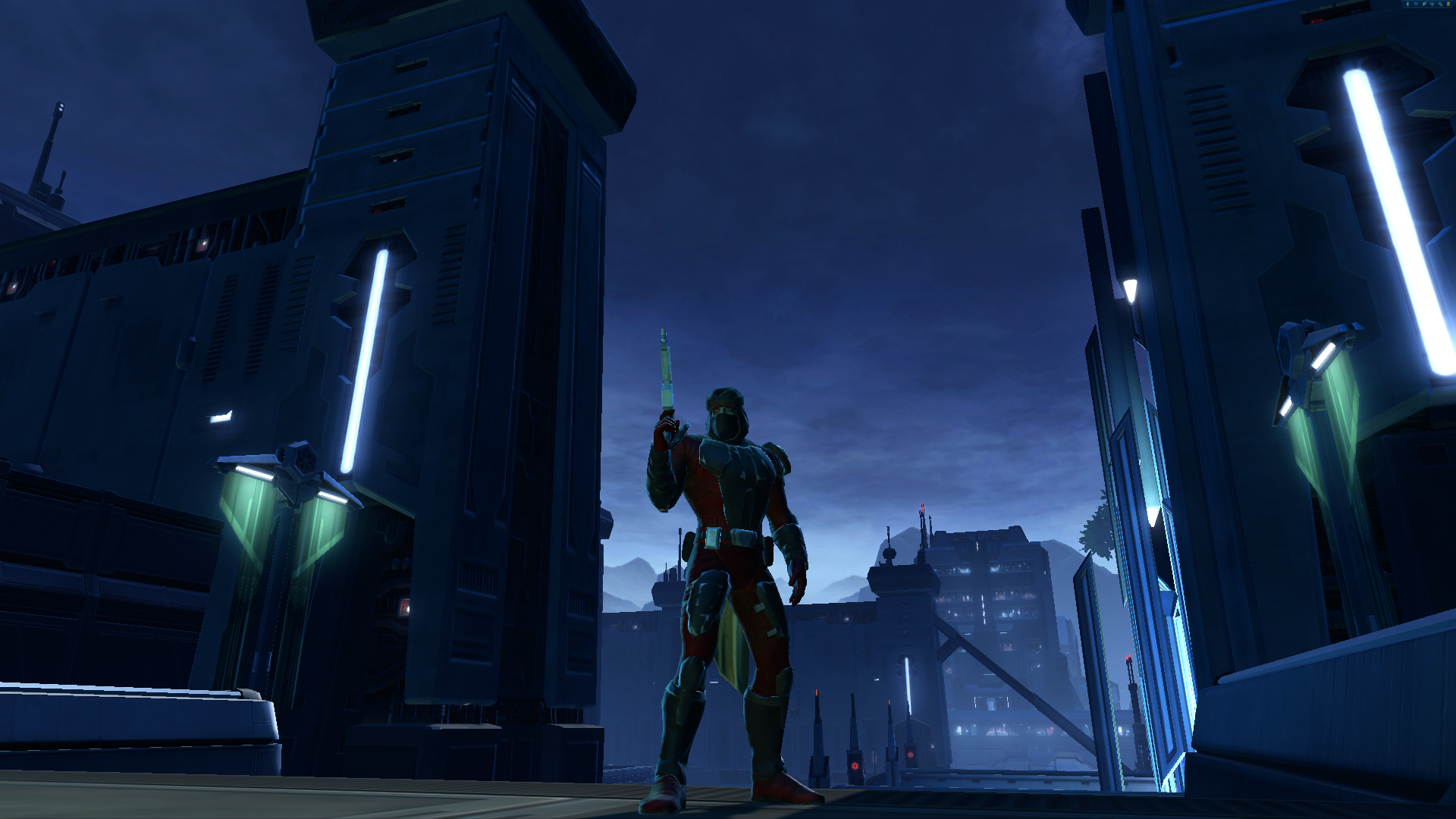Select the ringed planet icon

(1424, 4)
